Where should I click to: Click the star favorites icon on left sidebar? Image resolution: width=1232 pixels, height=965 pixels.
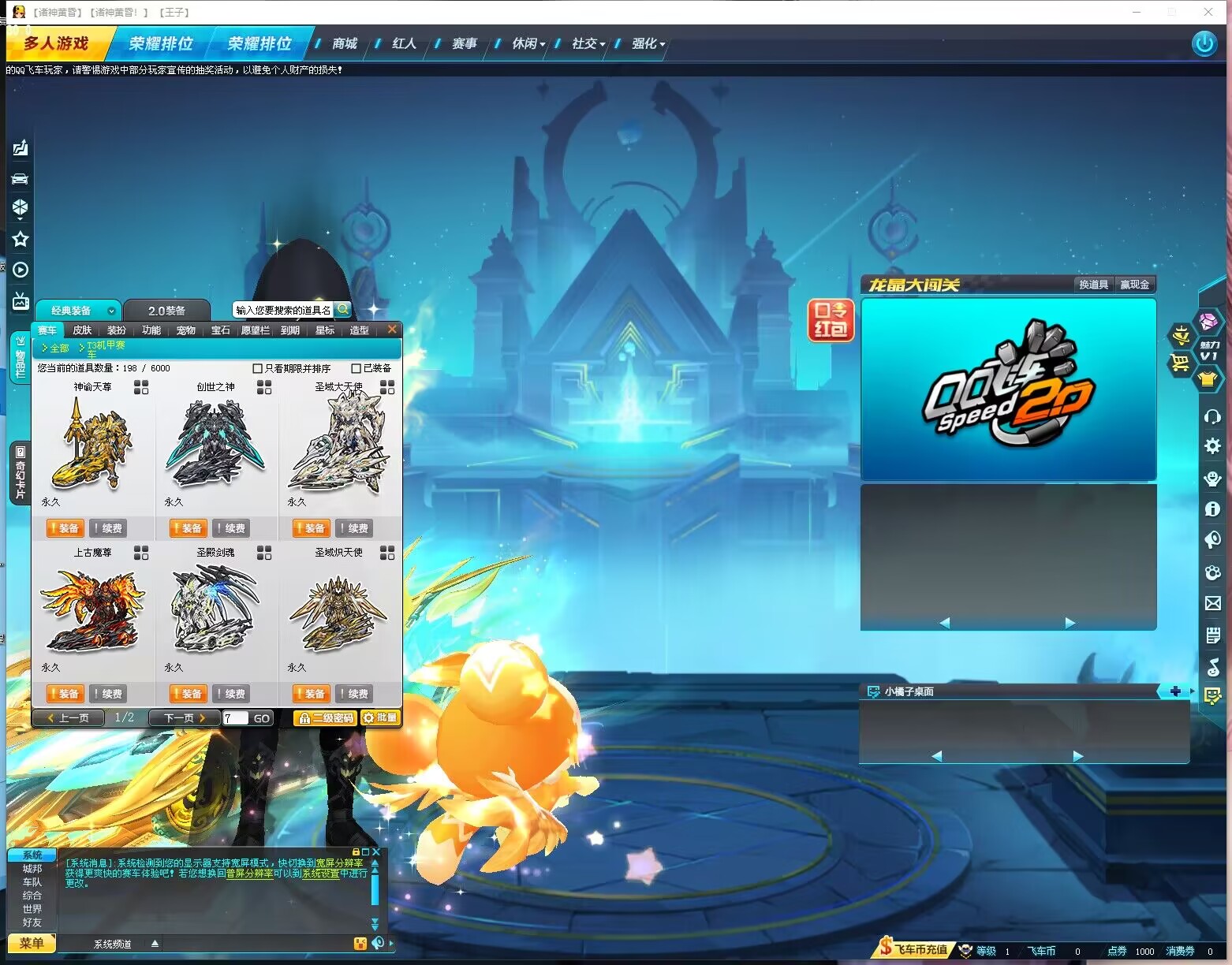(20, 237)
